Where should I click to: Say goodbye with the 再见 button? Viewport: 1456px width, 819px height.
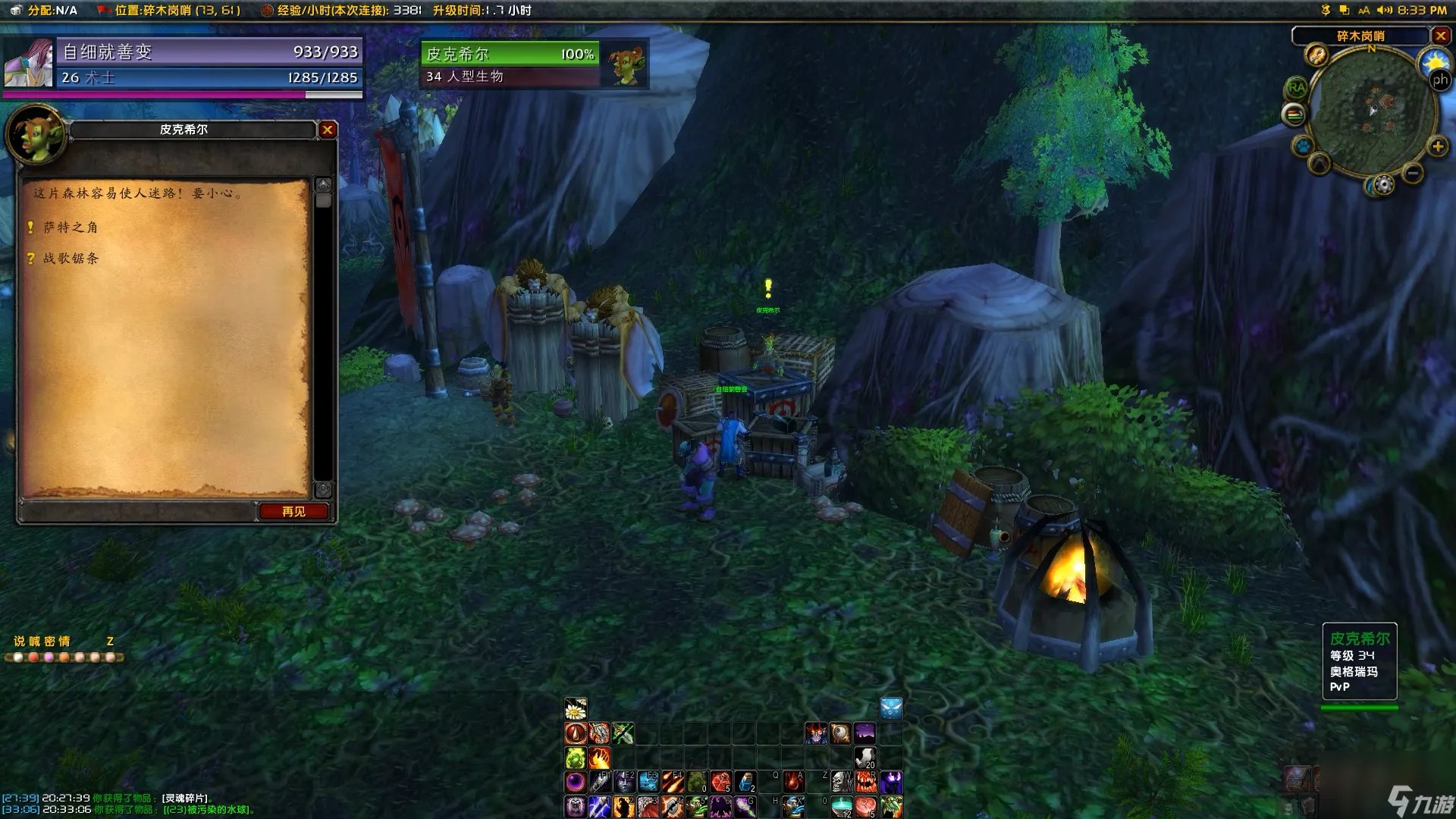coord(293,512)
